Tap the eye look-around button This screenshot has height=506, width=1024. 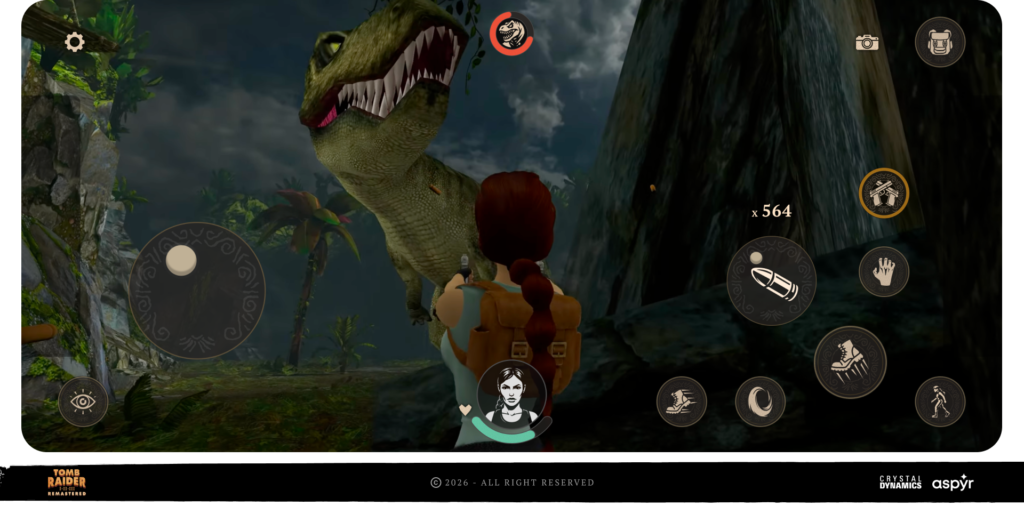pyautogui.click(x=83, y=402)
